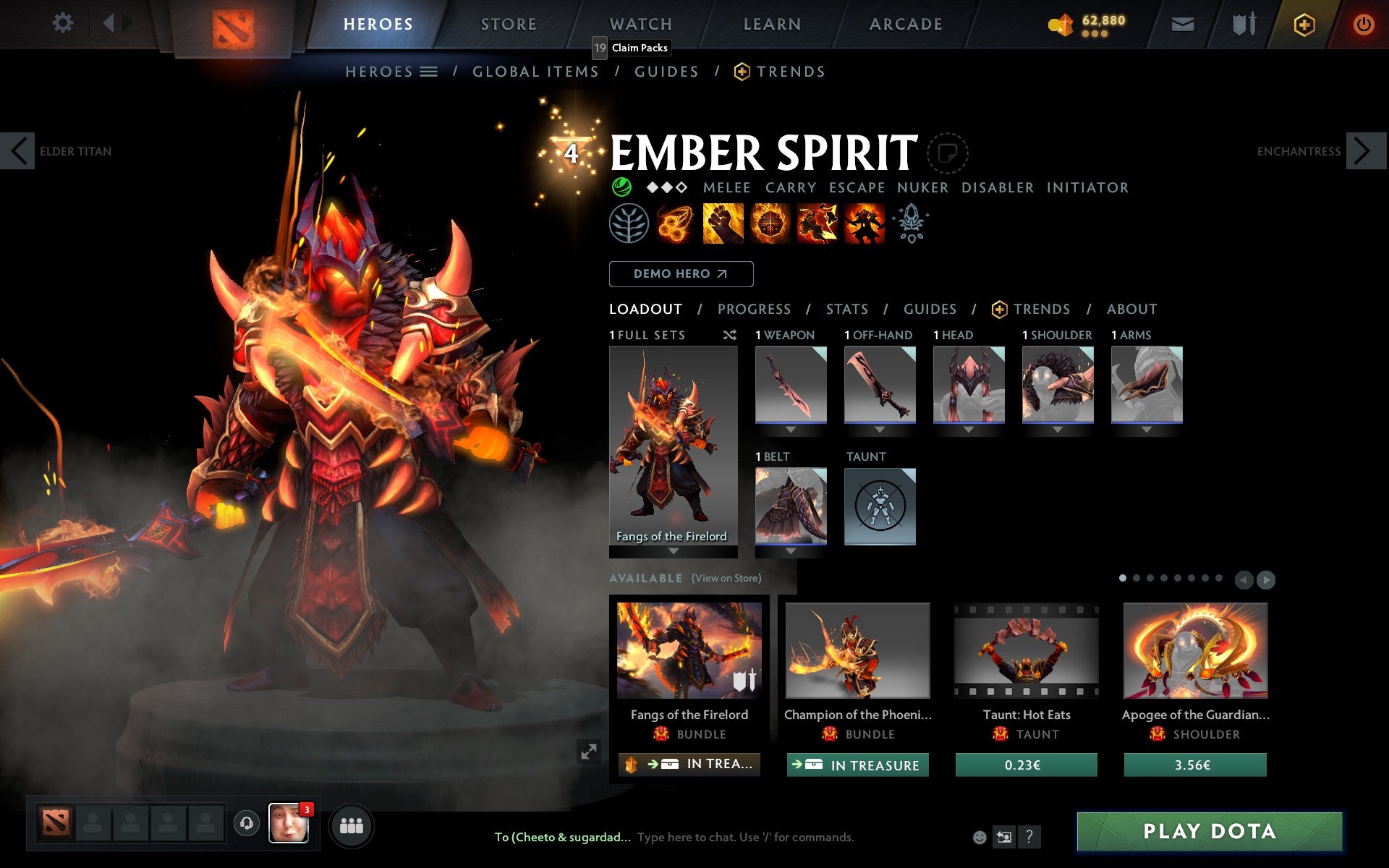
Task: Open the Arcade menu item
Action: [906, 24]
